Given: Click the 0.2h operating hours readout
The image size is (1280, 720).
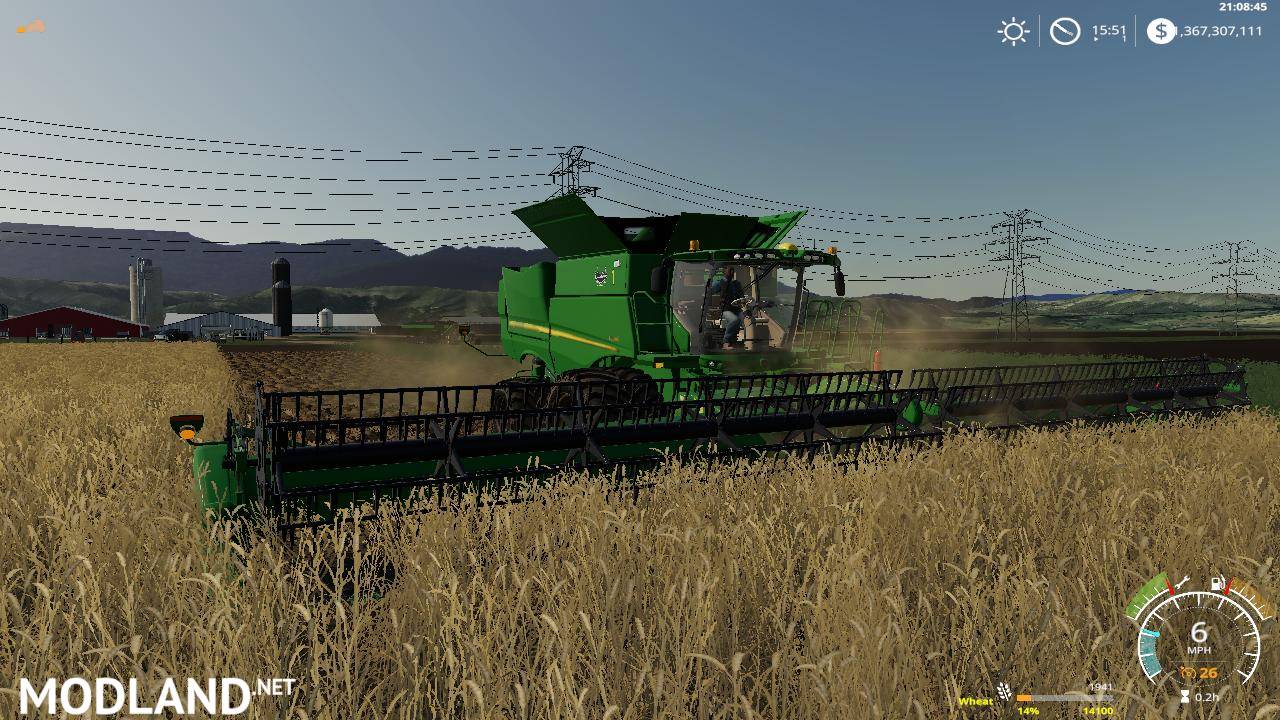Looking at the screenshot, I should [1207, 697].
